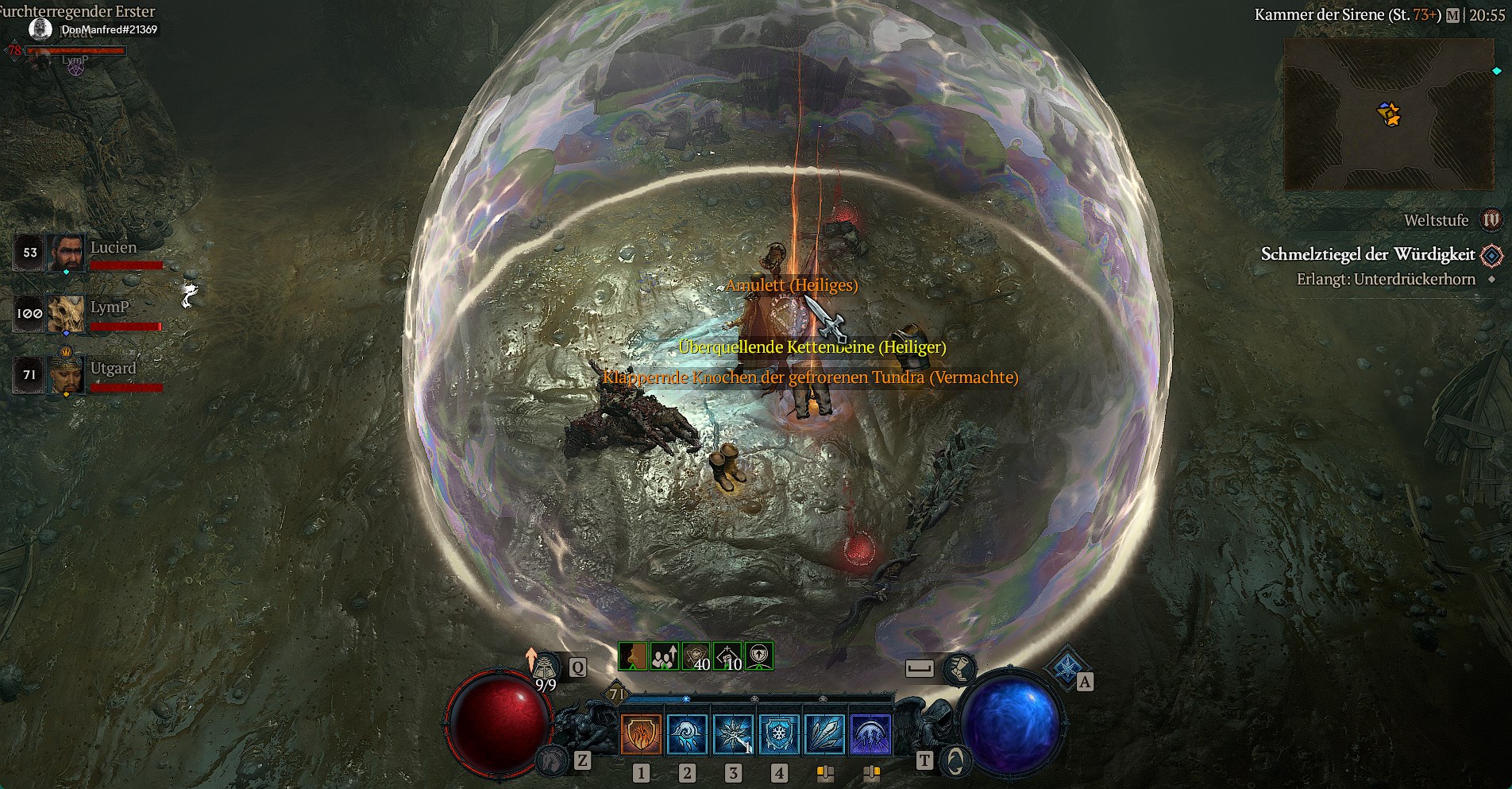This screenshot has height=789, width=1512.
Task: Pick up the Amulett (Heiliges) loot label
Action: tap(792, 285)
